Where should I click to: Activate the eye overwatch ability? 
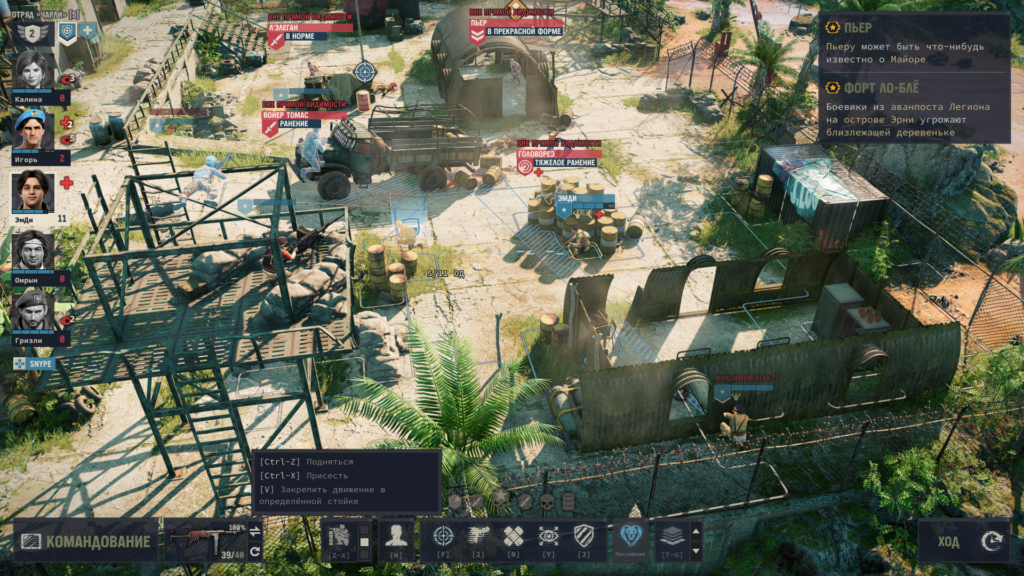pos(548,536)
